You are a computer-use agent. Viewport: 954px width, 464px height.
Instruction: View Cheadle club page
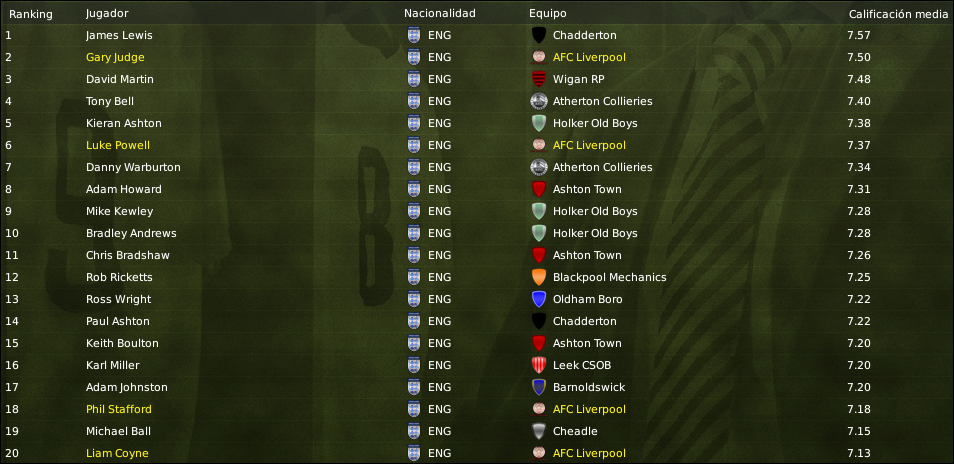click(x=575, y=431)
